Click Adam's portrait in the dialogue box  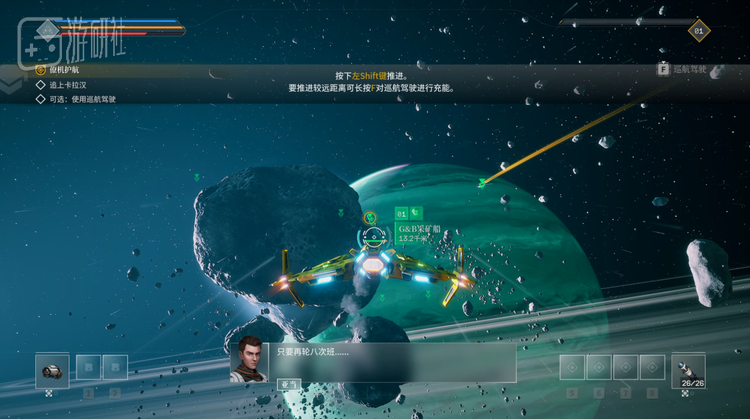(x=248, y=358)
